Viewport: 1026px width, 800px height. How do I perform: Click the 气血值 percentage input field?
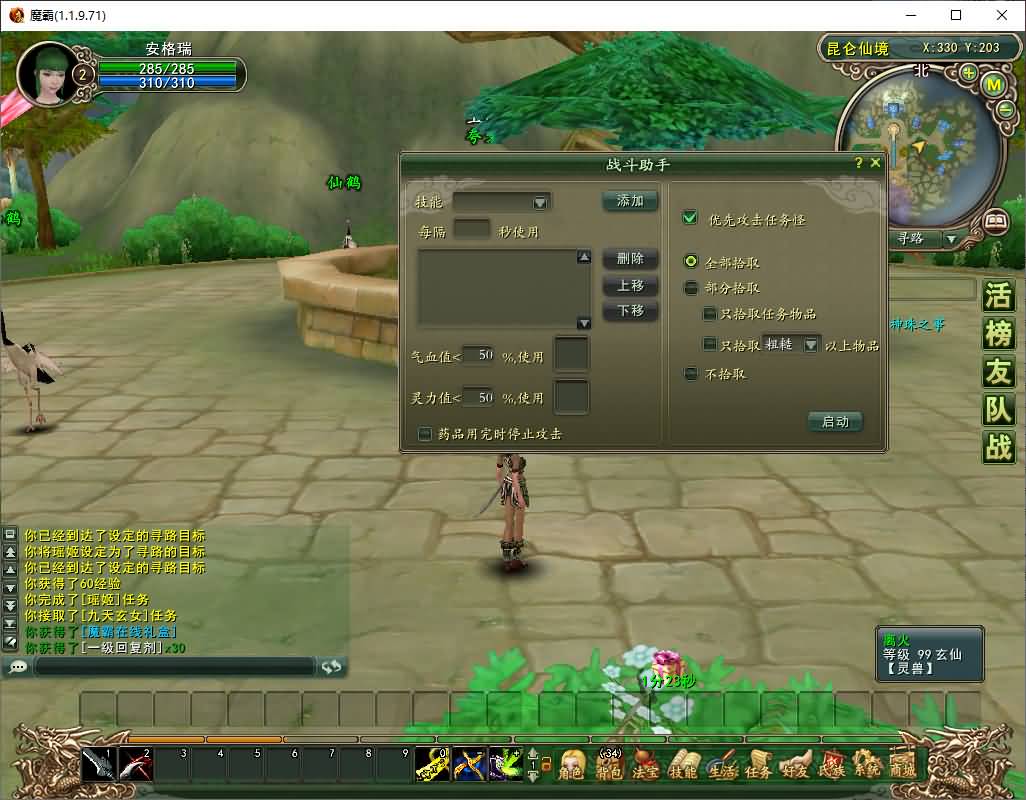tap(479, 355)
